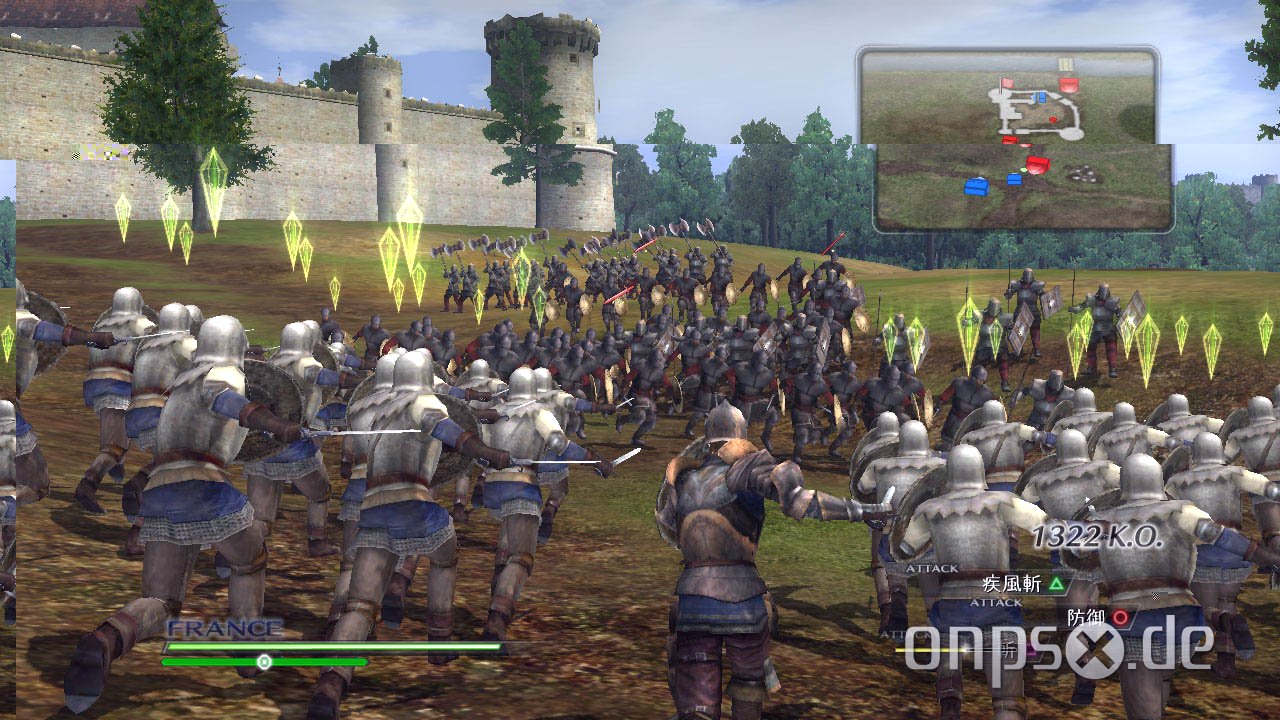The width and height of the screenshot is (1280, 720).
Task: Select the green Triangle button icon beside 疾風斬
Action: [1056, 583]
